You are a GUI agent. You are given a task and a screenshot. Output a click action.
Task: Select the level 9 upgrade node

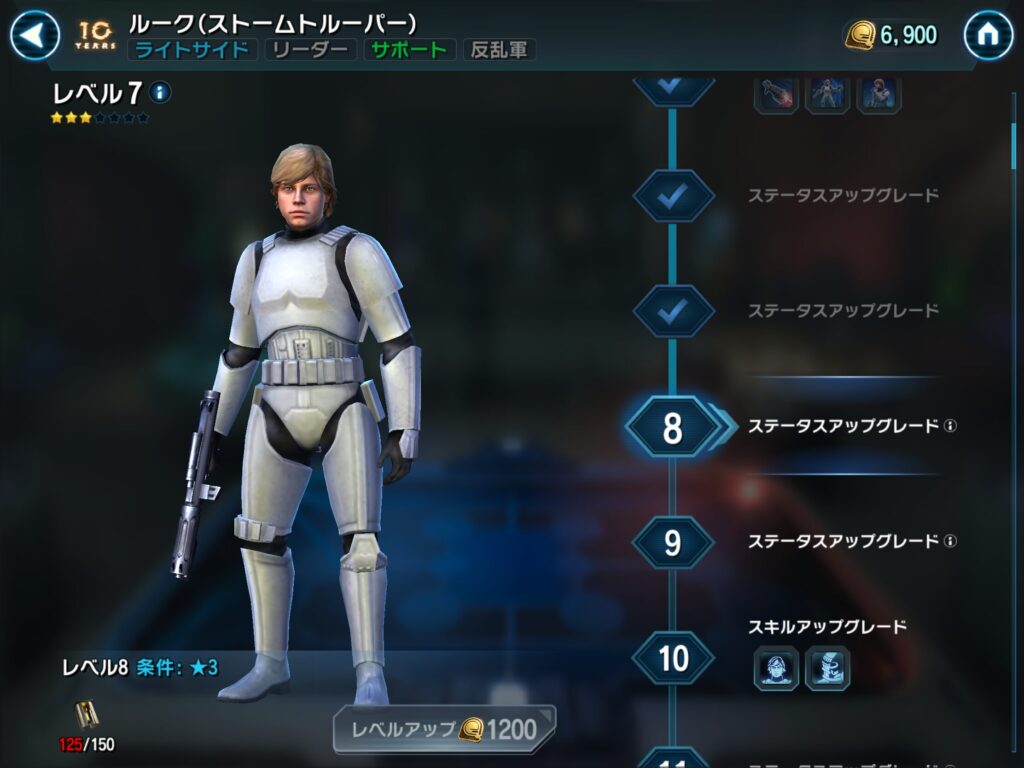pos(673,542)
